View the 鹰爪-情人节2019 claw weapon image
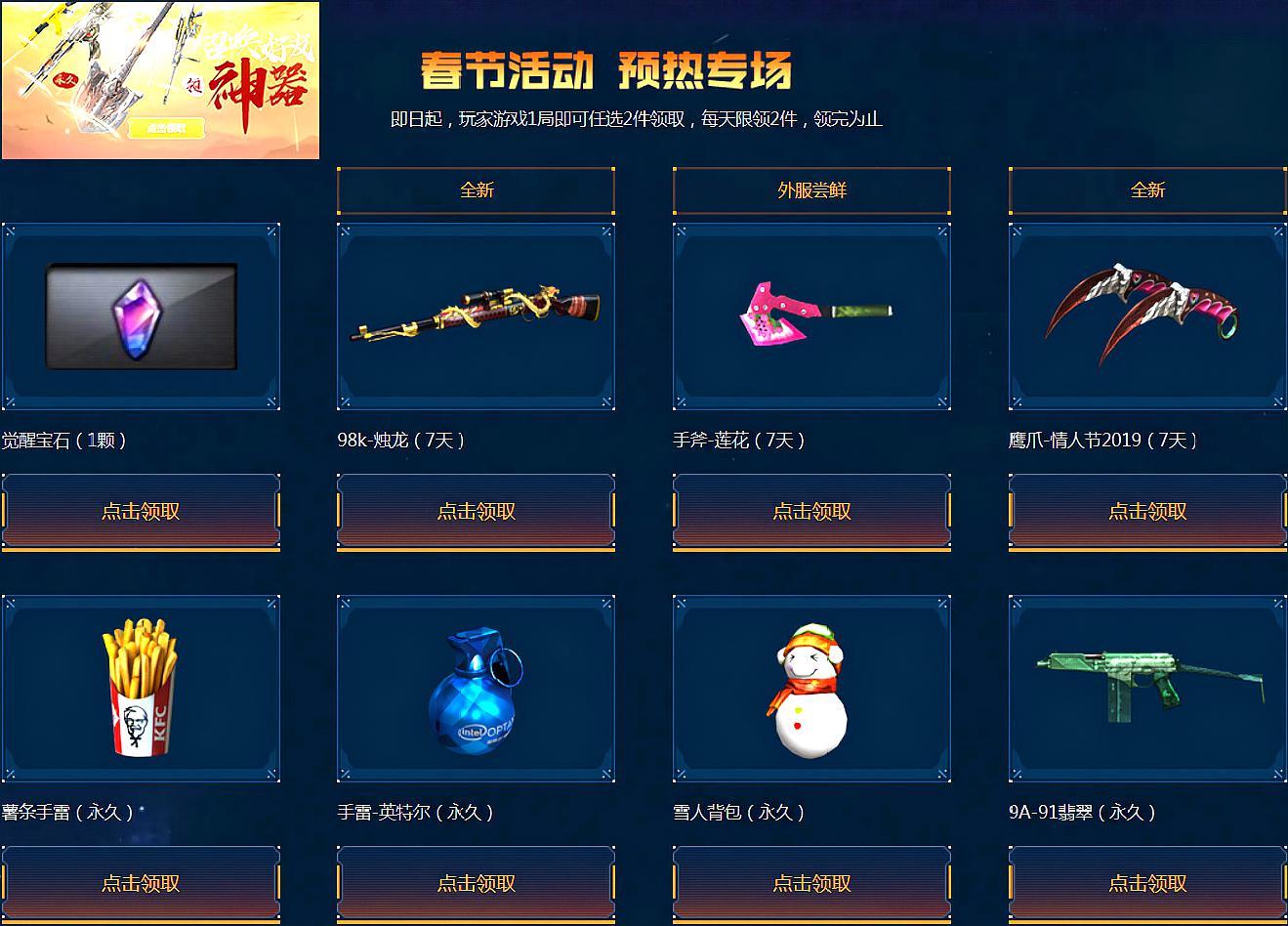The height and width of the screenshot is (926, 1288). (x=1145, y=315)
